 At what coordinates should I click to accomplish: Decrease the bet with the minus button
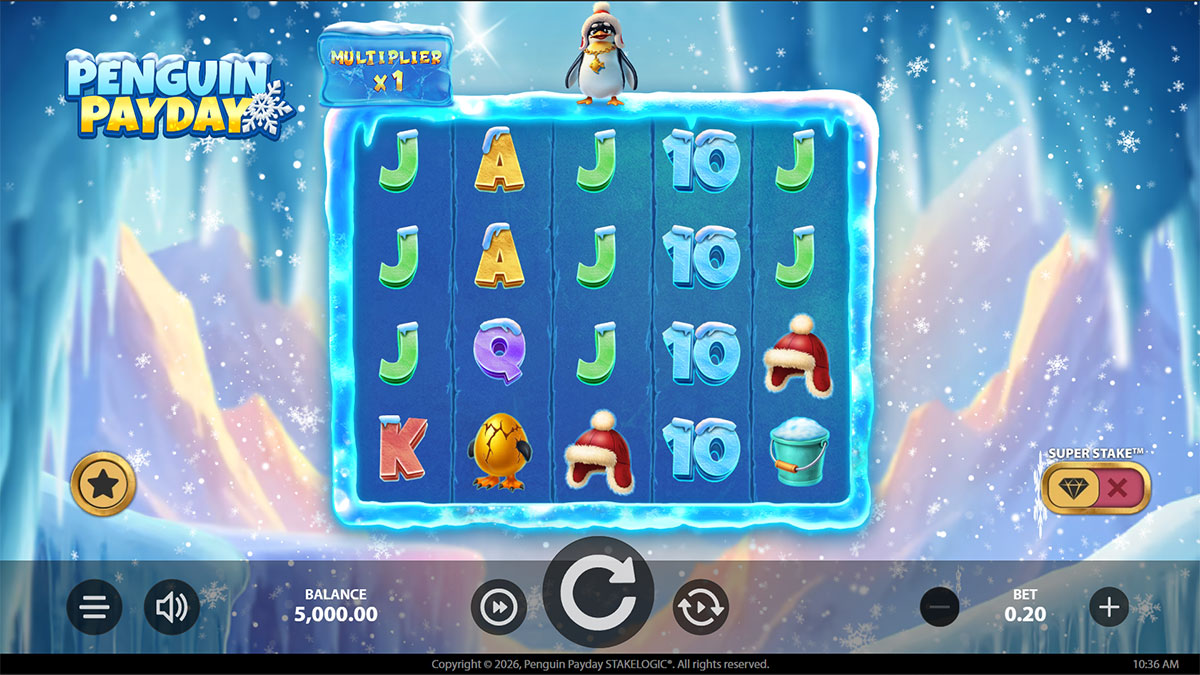pyautogui.click(x=939, y=607)
